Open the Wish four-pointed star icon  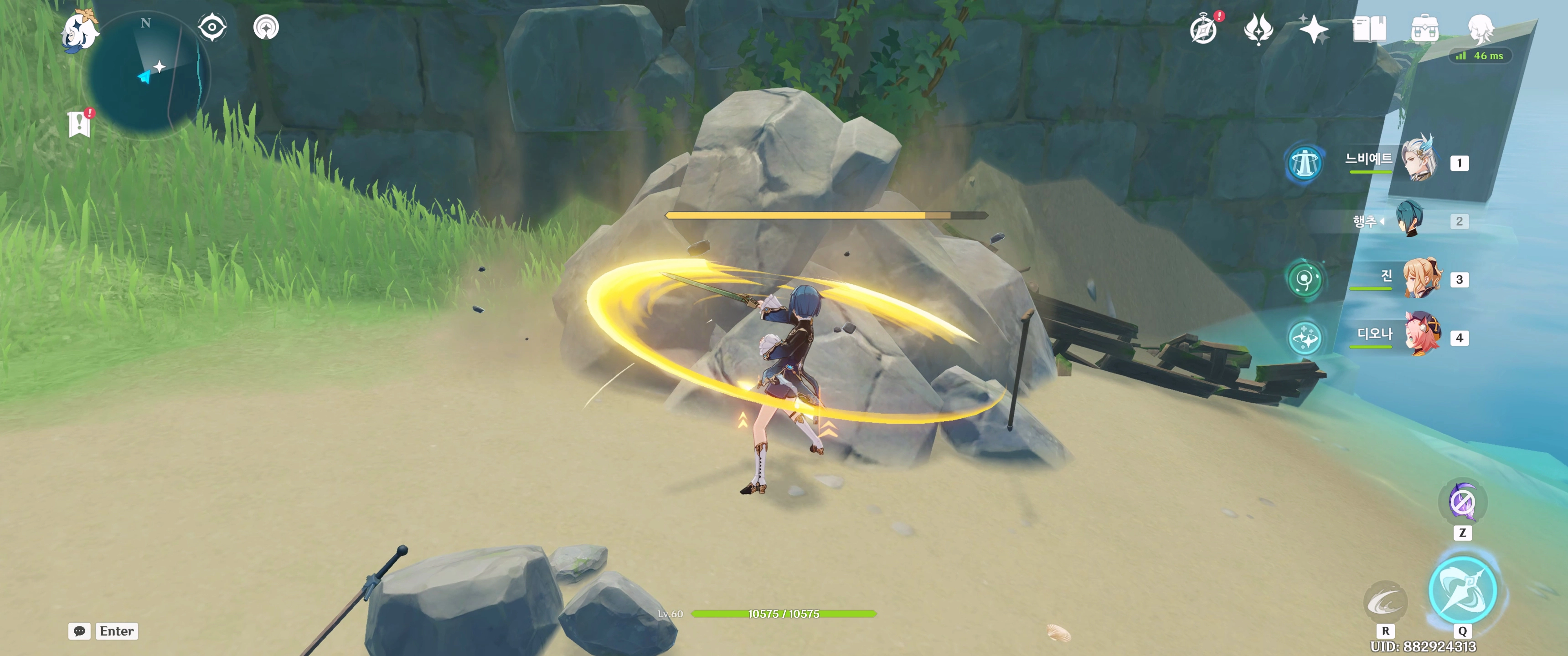click(1313, 29)
